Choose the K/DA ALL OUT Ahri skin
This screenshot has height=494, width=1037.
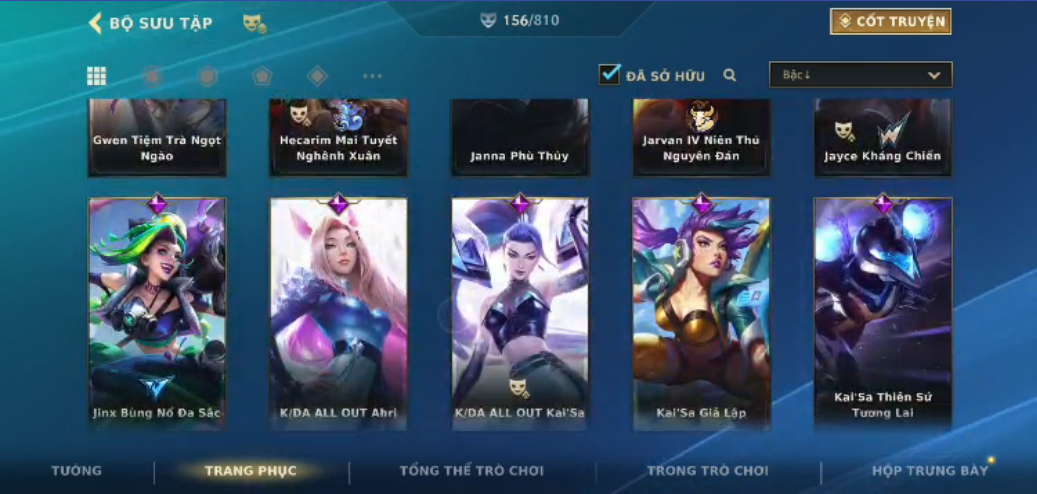338,312
